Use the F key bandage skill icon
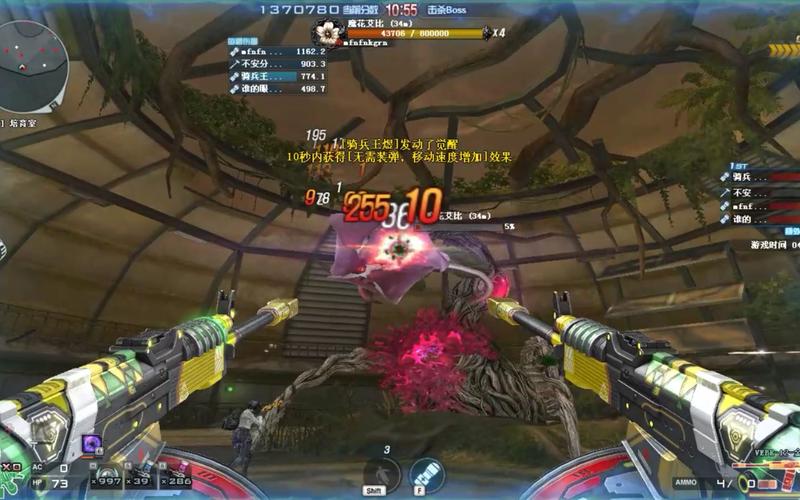This screenshot has width=800, height=500. 426,472
